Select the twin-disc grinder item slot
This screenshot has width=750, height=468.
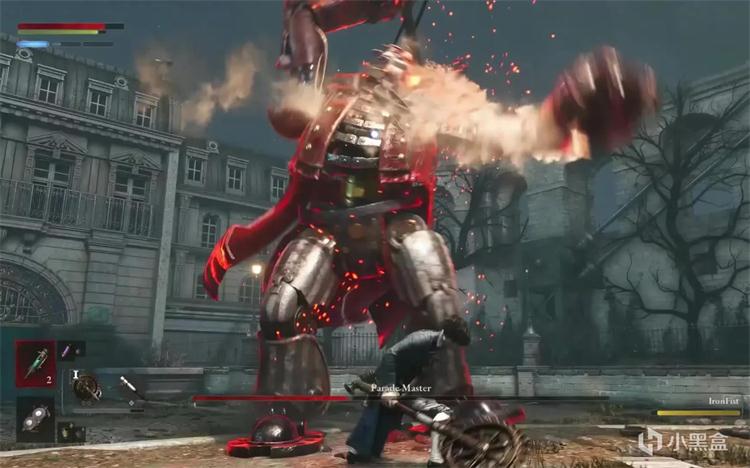35,419
